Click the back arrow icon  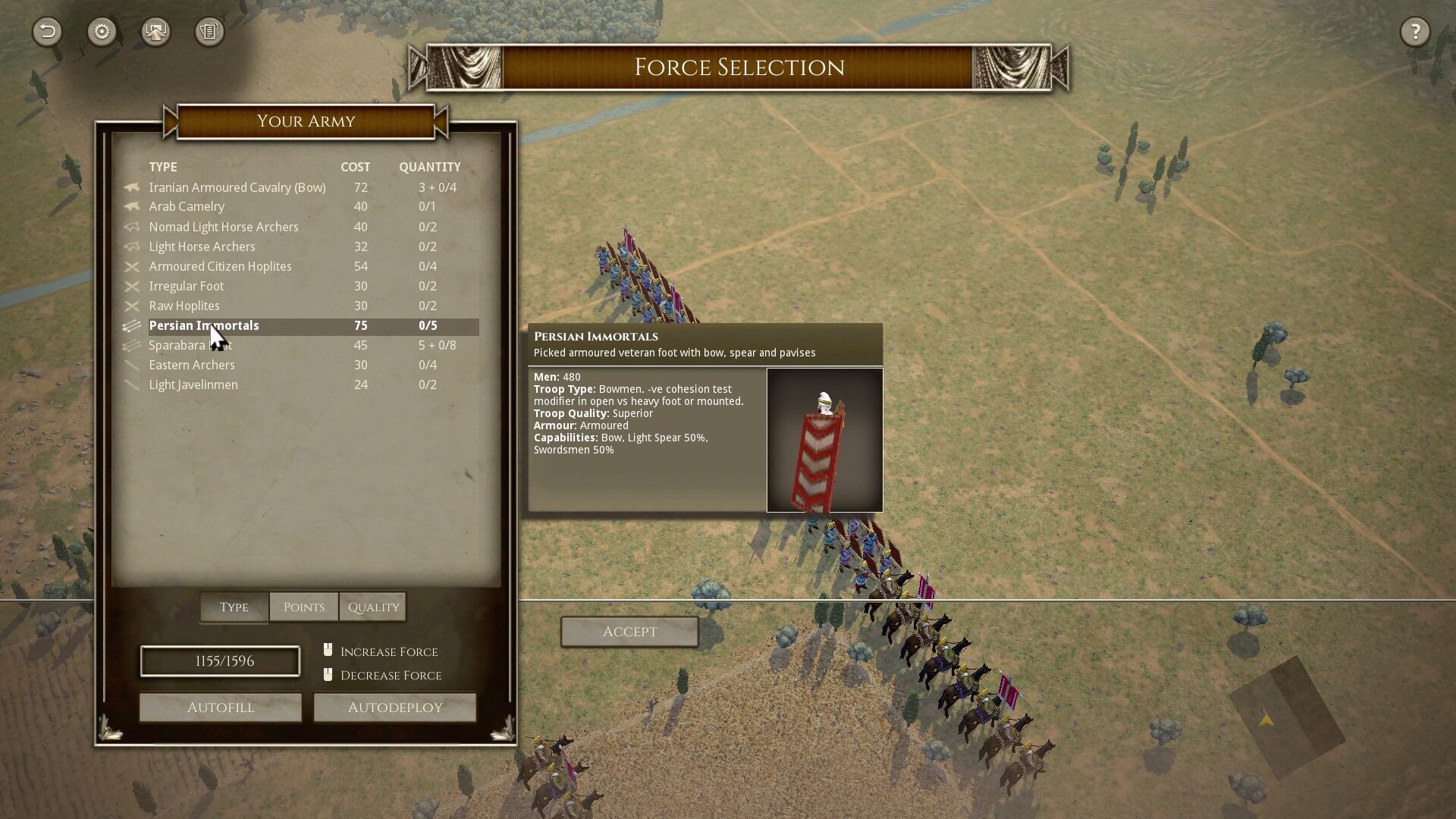47,32
